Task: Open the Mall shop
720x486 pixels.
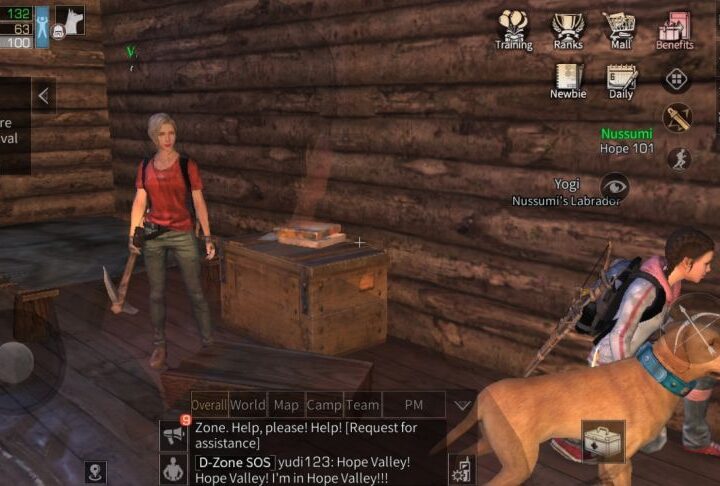Action: (x=620, y=29)
